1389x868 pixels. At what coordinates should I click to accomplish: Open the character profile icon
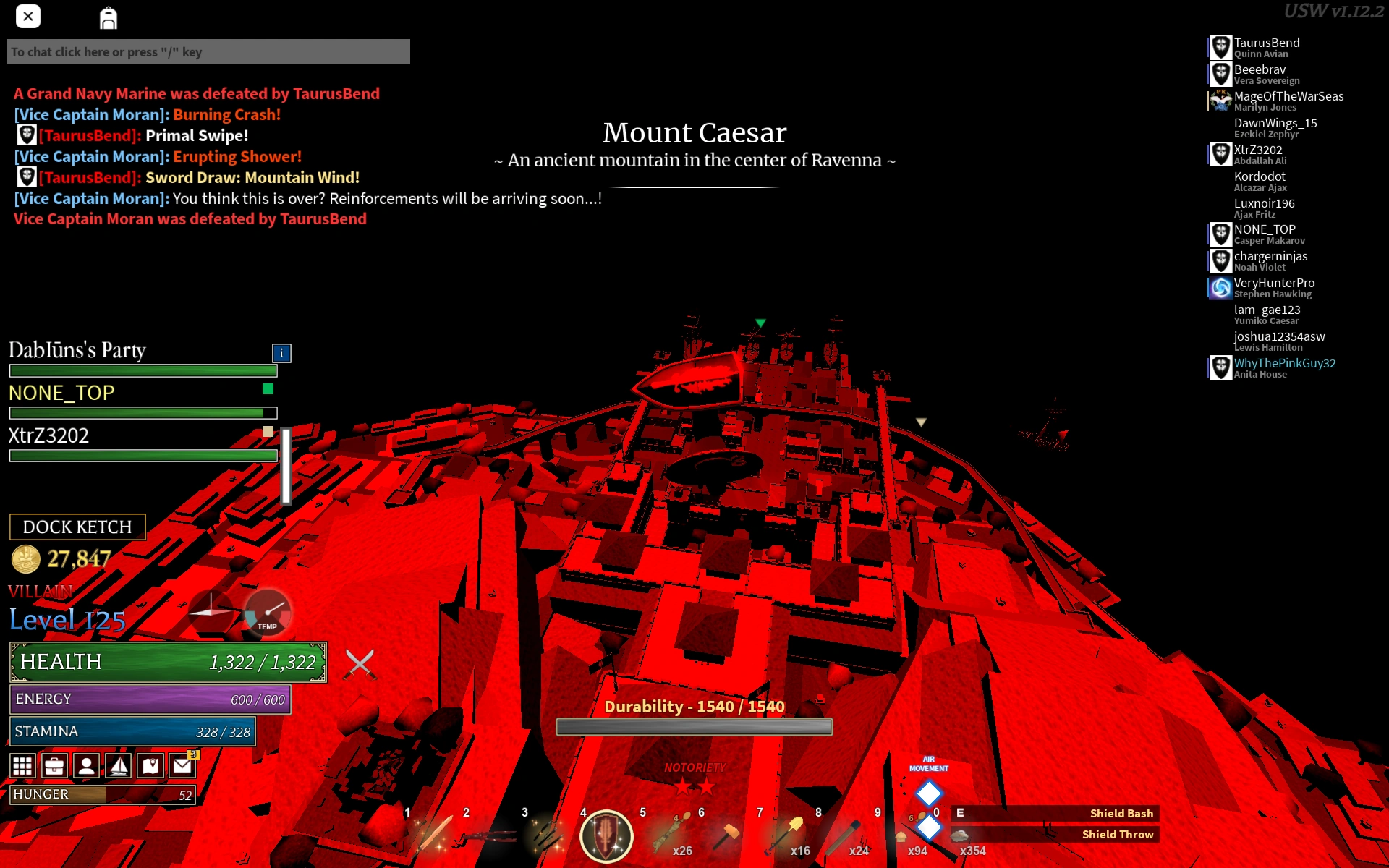click(x=86, y=765)
